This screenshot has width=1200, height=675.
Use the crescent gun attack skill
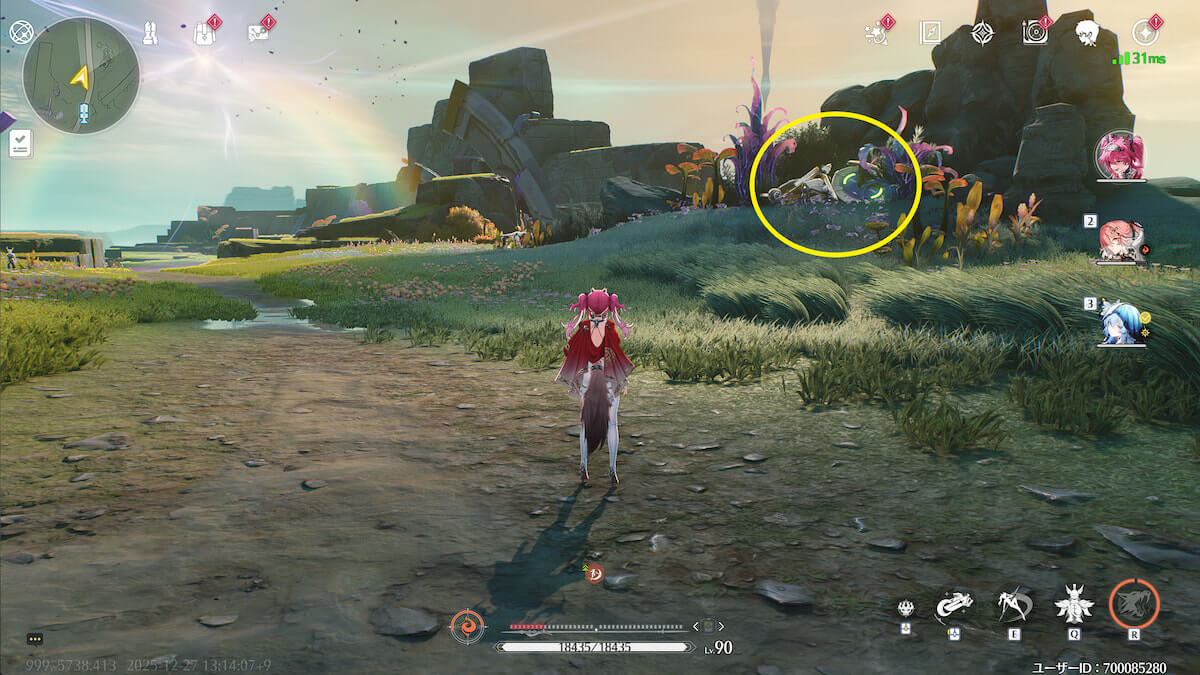point(954,604)
